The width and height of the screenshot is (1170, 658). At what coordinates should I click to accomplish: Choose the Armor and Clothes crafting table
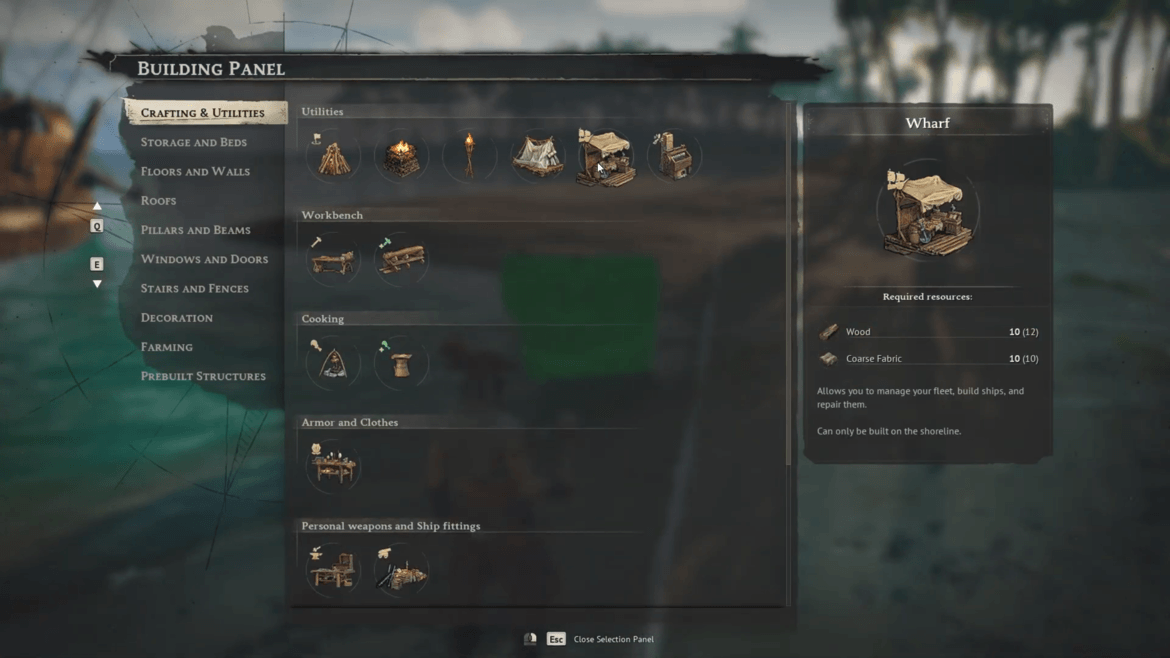click(x=333, y=467)
